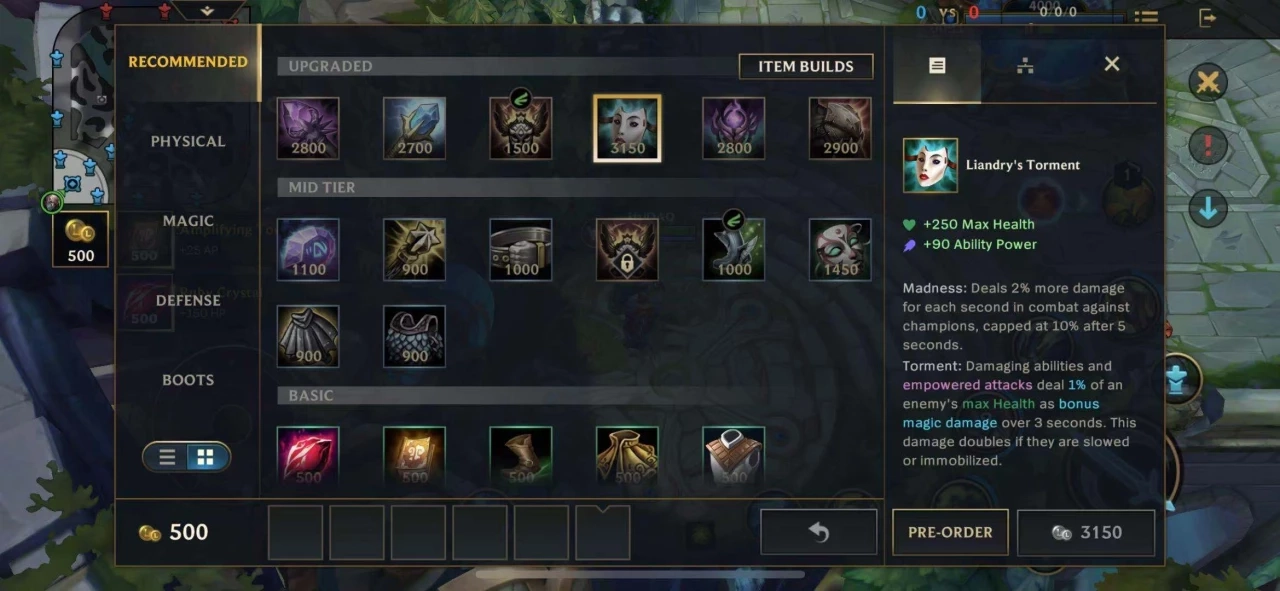Toggle the grid view layout

point(205,457)
